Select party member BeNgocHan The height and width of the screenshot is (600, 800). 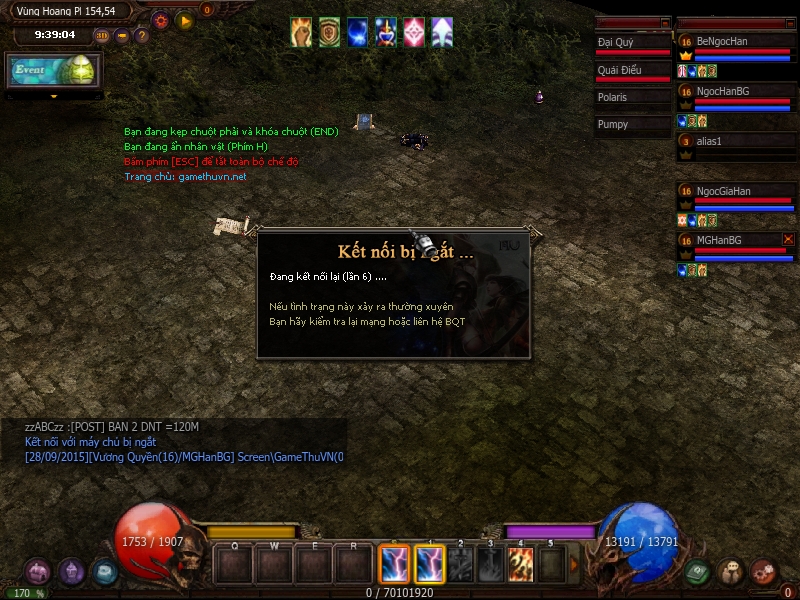tap(735, 41)
